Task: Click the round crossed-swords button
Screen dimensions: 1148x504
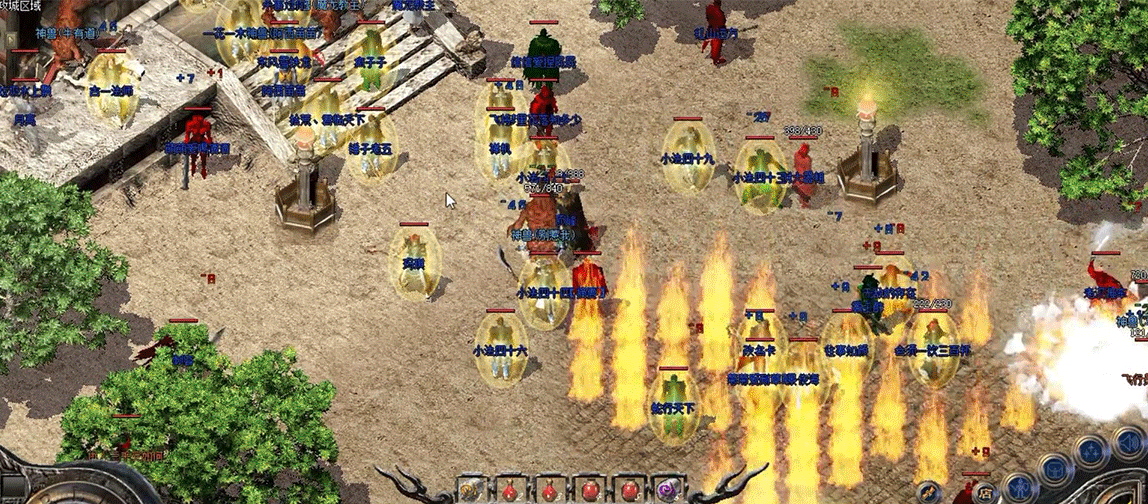Action: [929, 492]
